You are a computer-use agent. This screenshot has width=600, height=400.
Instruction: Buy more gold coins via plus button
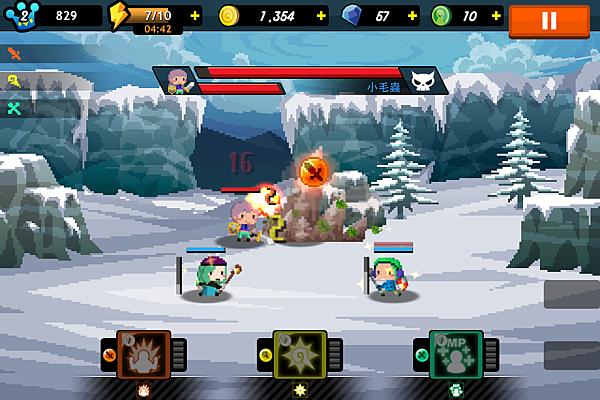pyautogui.click(x=320, y=16)
